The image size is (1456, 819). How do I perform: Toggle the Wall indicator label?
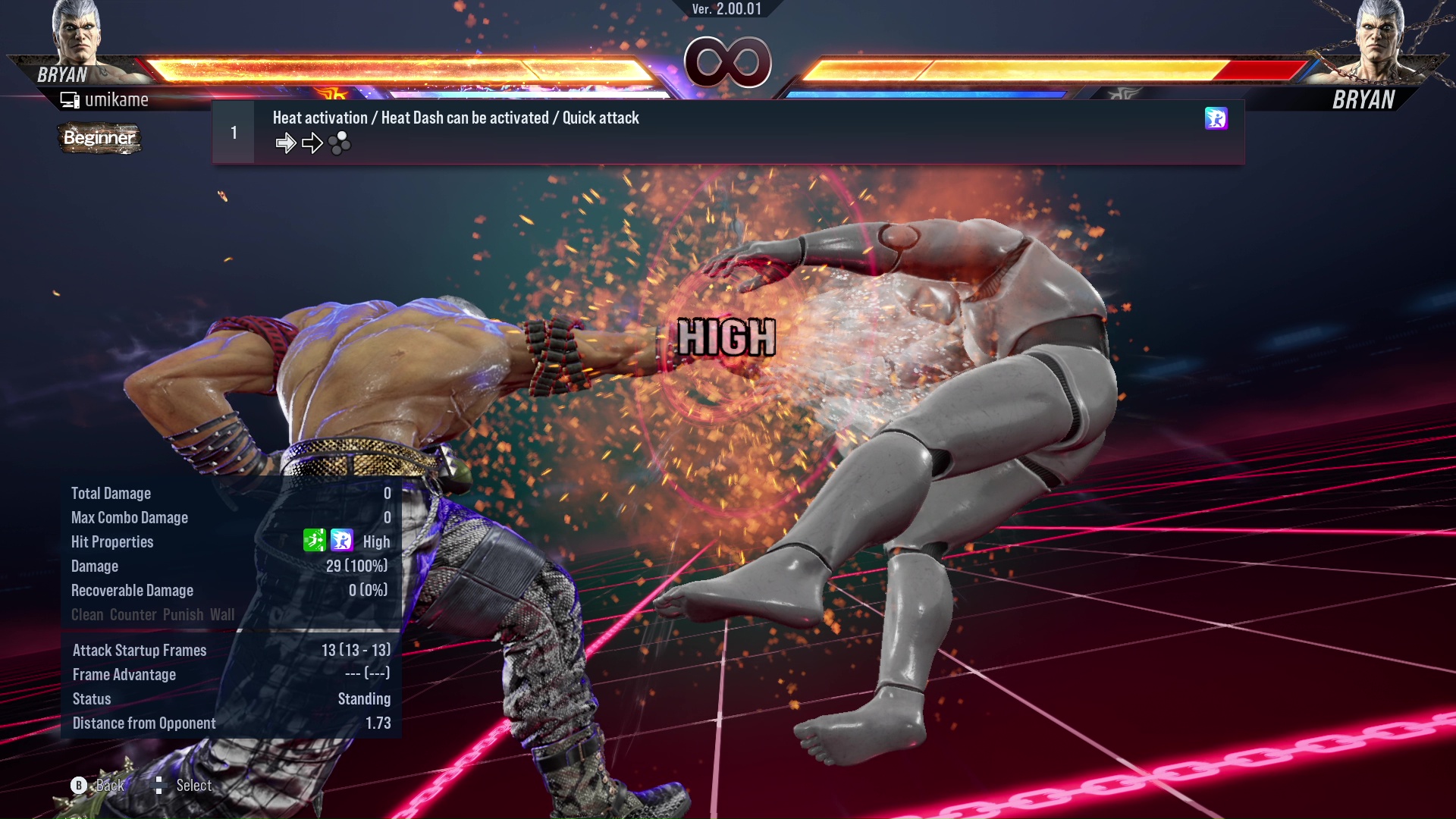(223, 614)
